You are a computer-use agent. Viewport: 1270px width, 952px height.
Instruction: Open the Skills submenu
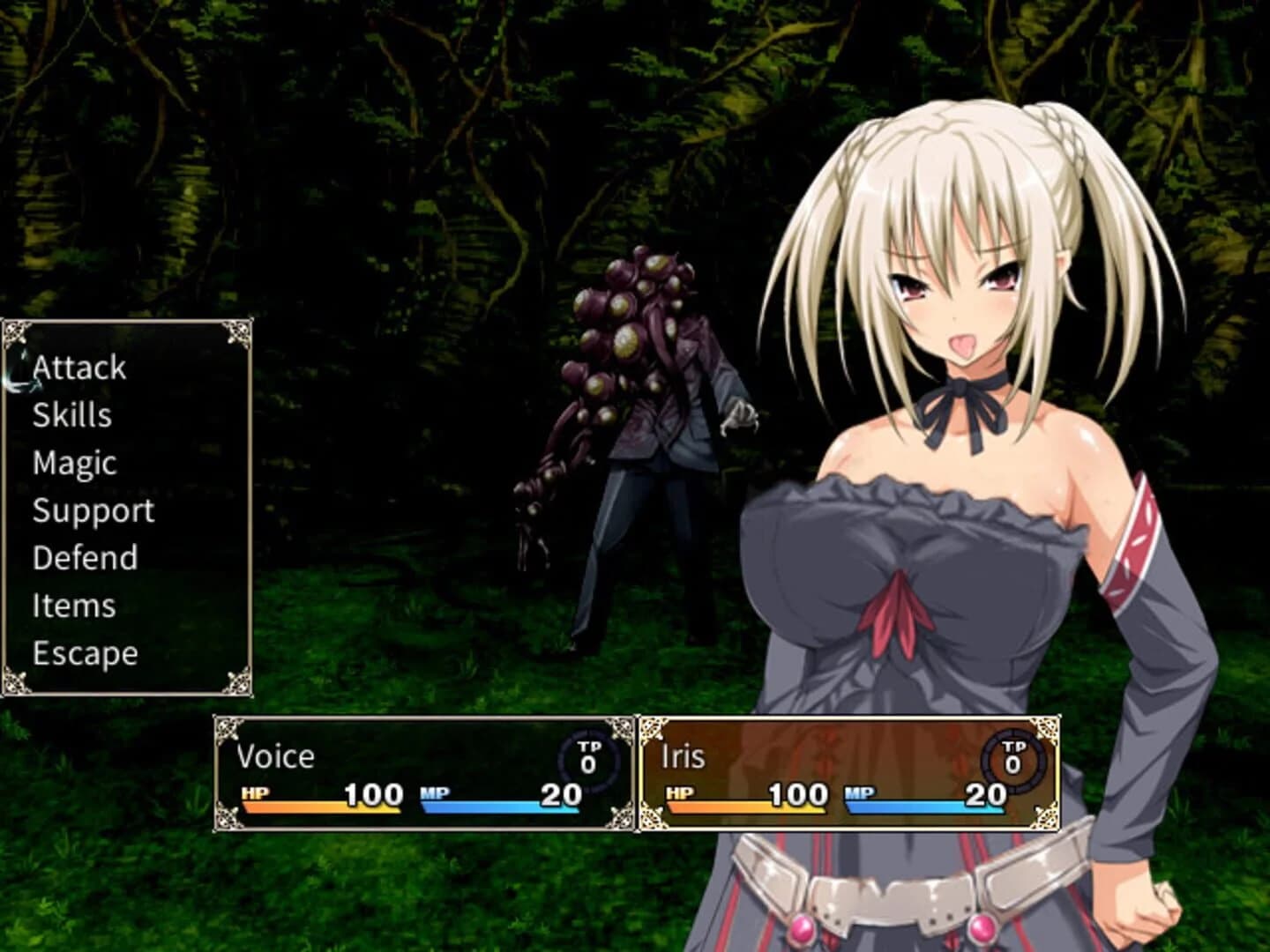click(x=71, y=415)
